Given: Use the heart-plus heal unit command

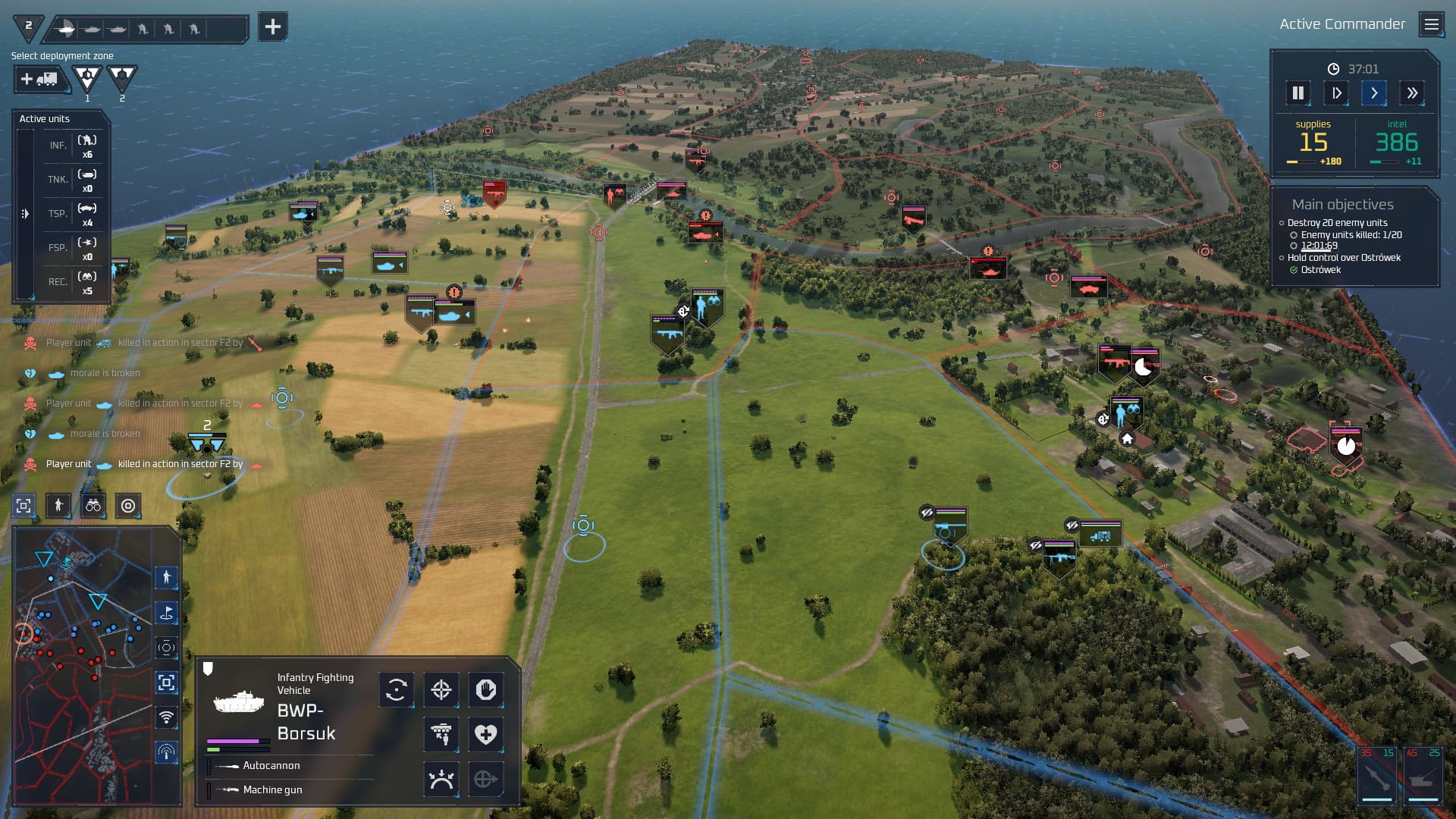Looking at the screenshot, I should [x=485, y=734].
